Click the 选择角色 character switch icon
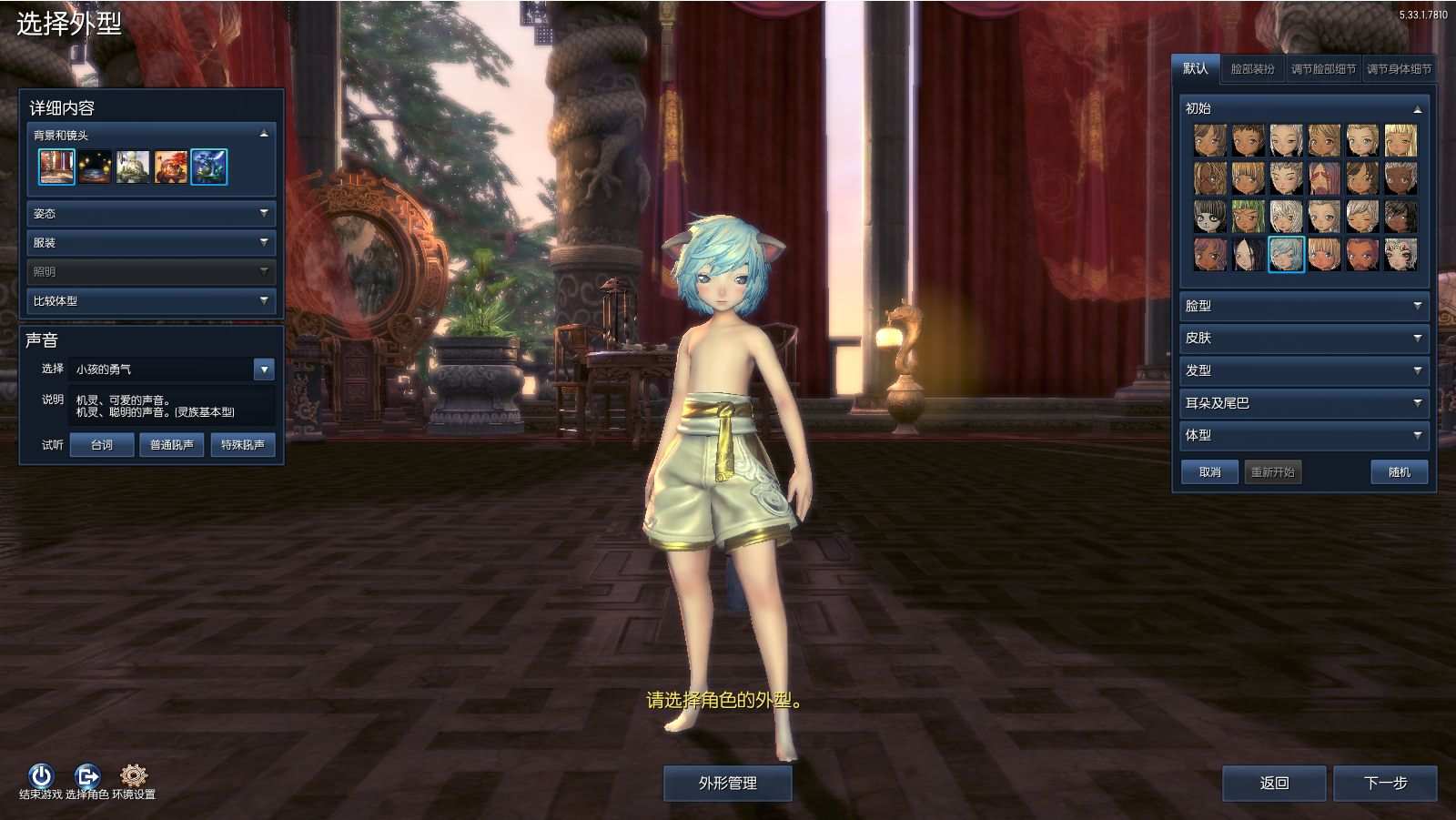The width and height of the screenshot is (1456, 820). (86, 774)
